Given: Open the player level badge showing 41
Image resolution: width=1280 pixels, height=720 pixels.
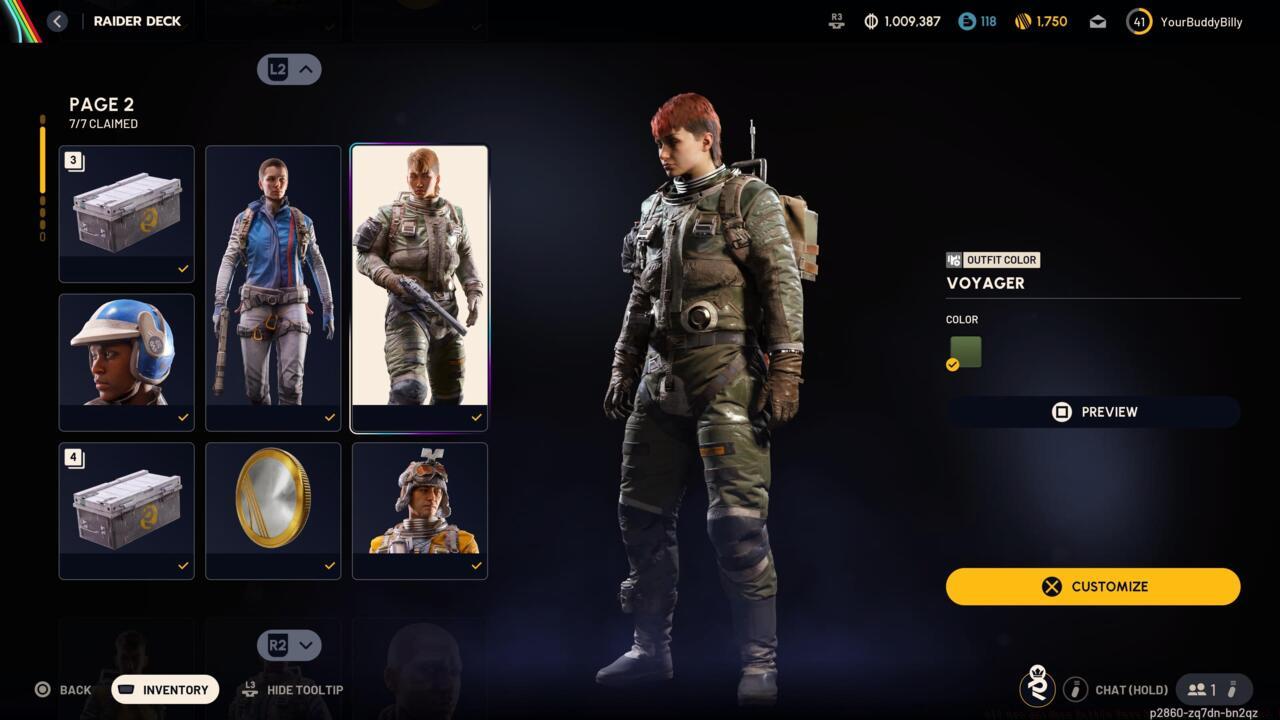Looking at the screenshot, I should point(1138,21).
